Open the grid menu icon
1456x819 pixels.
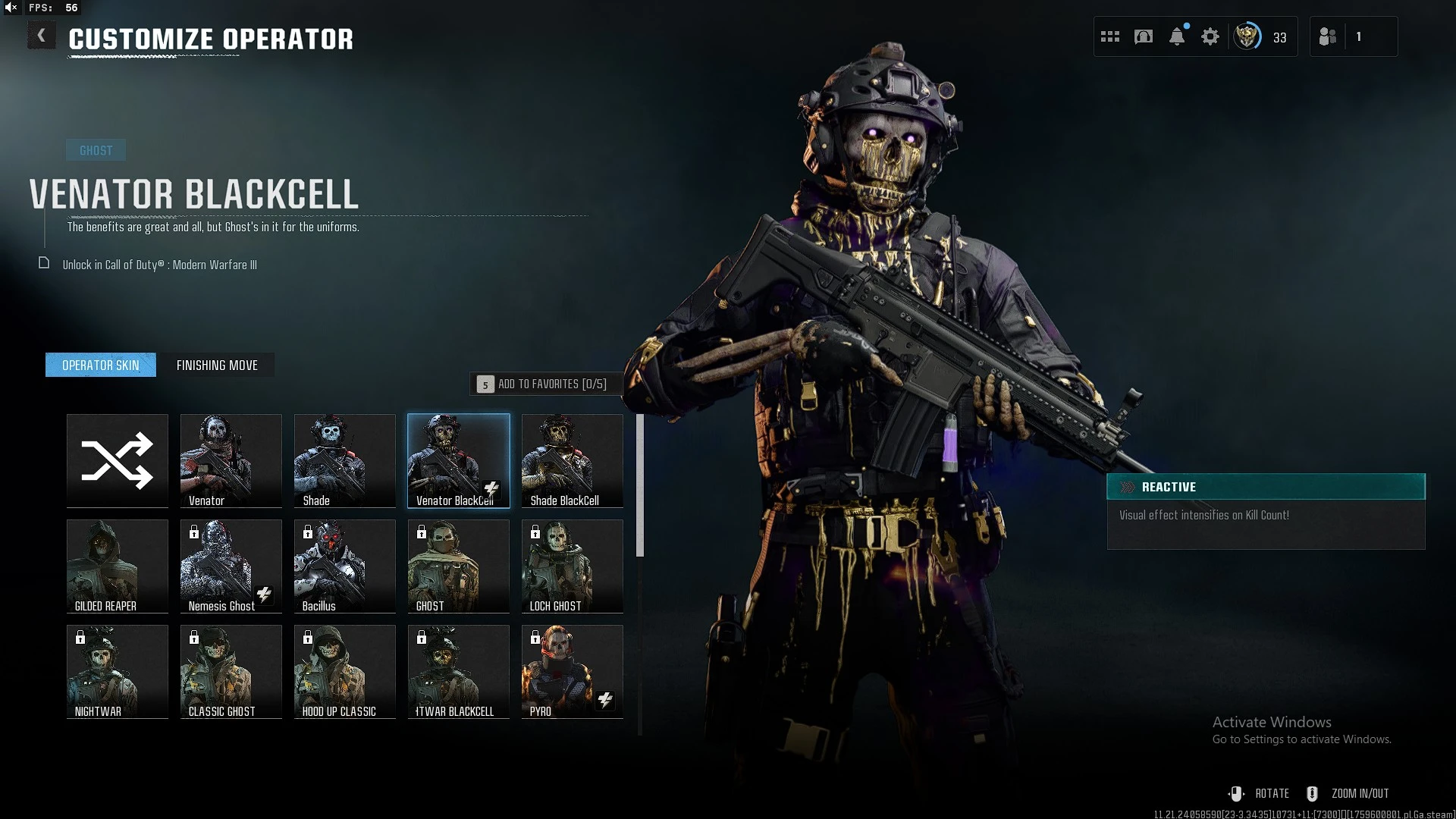[1110, 36]
